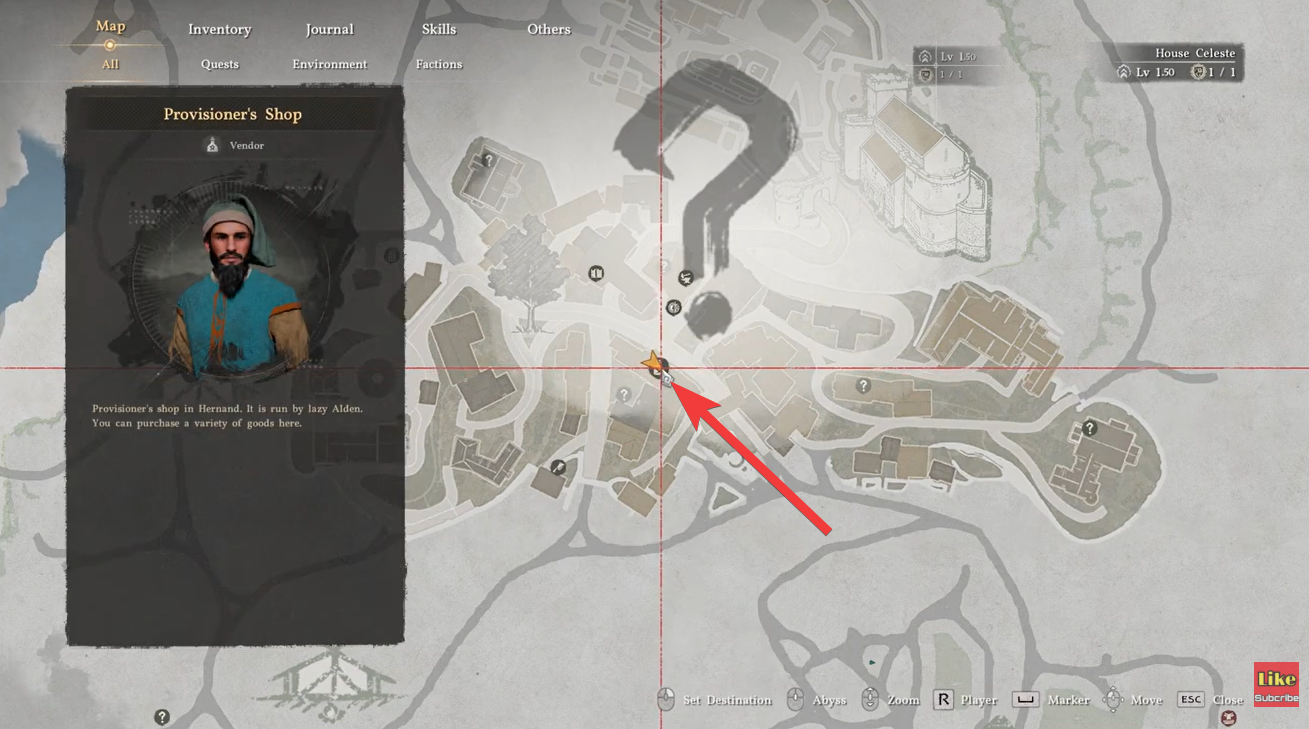1309x729 pixels.
Task: Select the book icon map marker
Action: click(596, 273)
